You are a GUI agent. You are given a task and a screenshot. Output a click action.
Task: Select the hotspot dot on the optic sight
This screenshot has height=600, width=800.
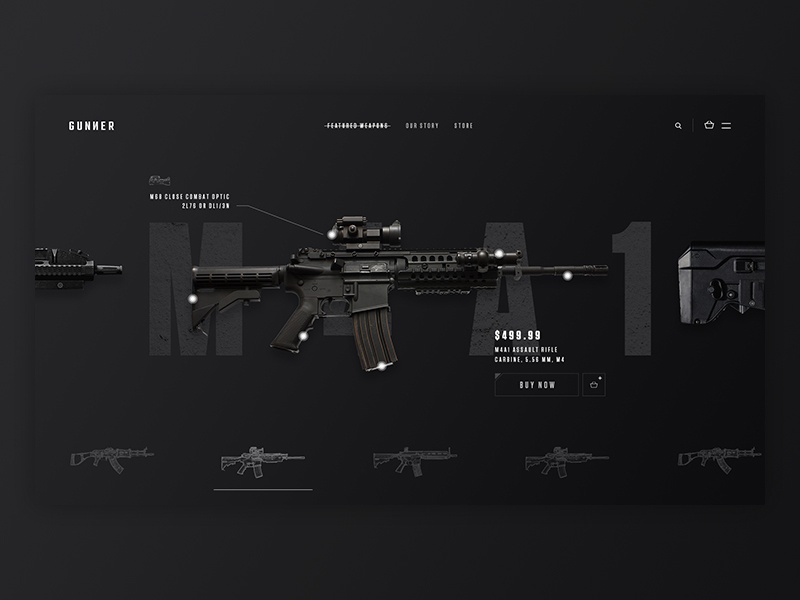pos(331,232)
